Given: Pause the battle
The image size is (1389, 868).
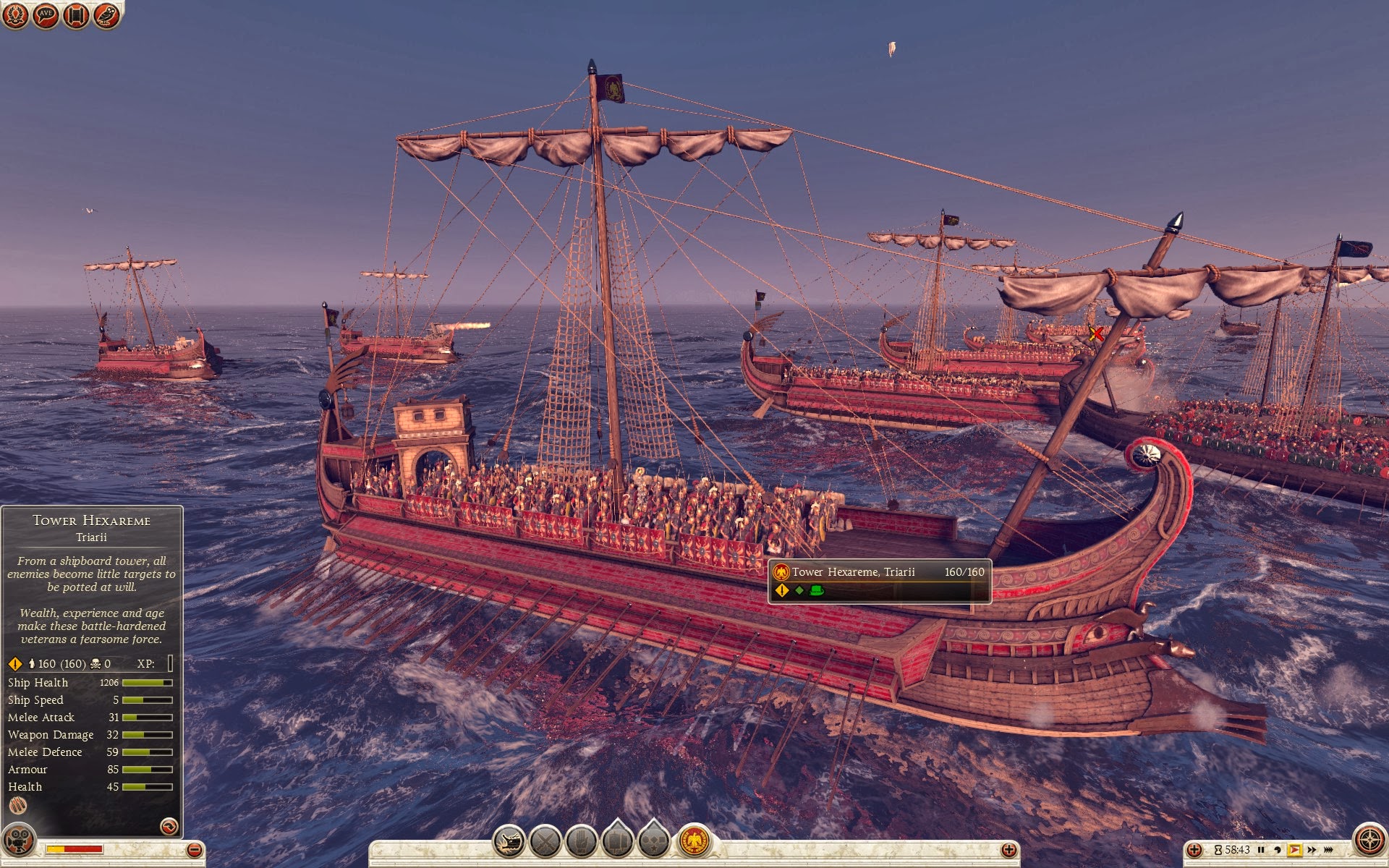Looking at the screenshot, I should click(1261, 850).
